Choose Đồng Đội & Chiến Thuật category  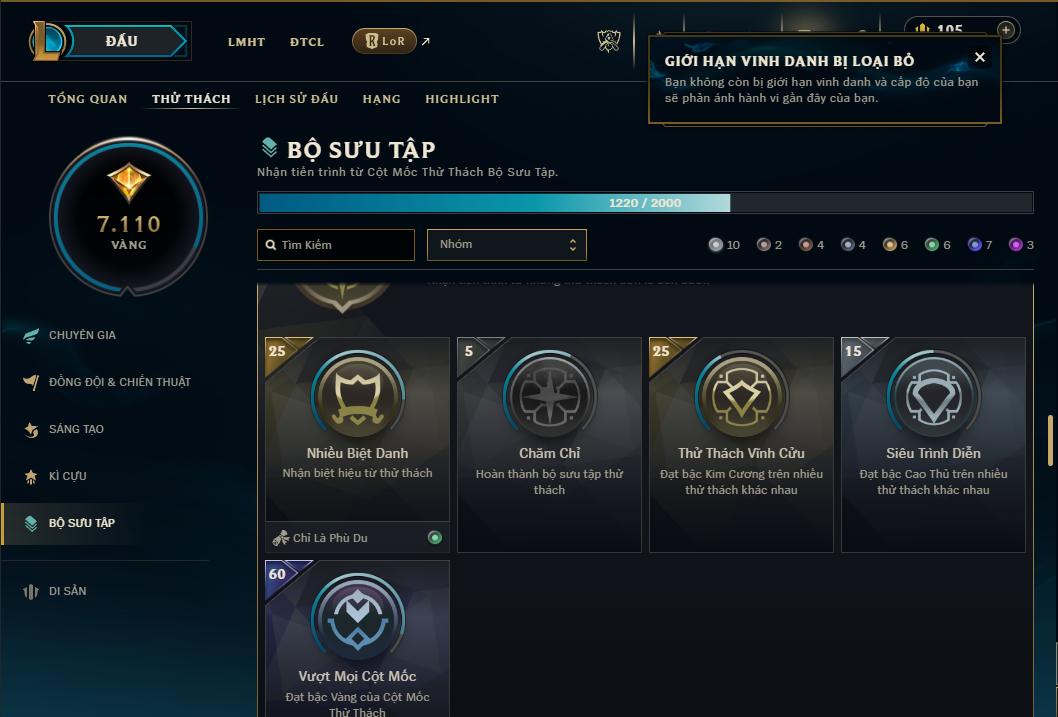(x=119, y=382)
